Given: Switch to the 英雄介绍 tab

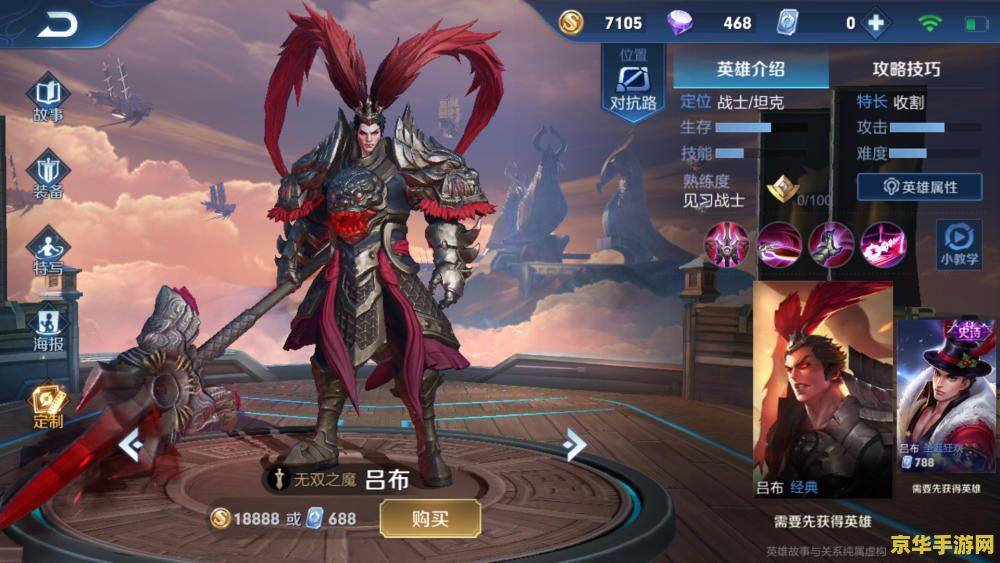Looking at the screenshot, I should tap(750, 69).
